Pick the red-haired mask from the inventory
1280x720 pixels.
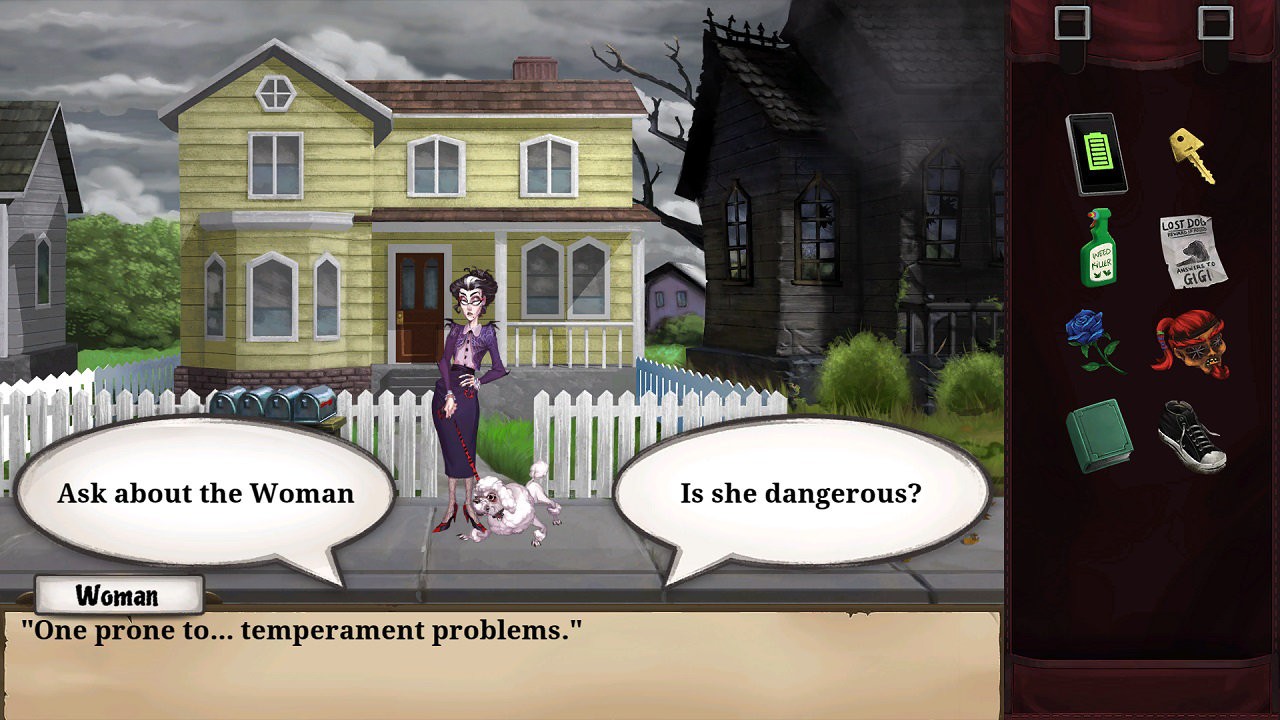click(1191, 344)
